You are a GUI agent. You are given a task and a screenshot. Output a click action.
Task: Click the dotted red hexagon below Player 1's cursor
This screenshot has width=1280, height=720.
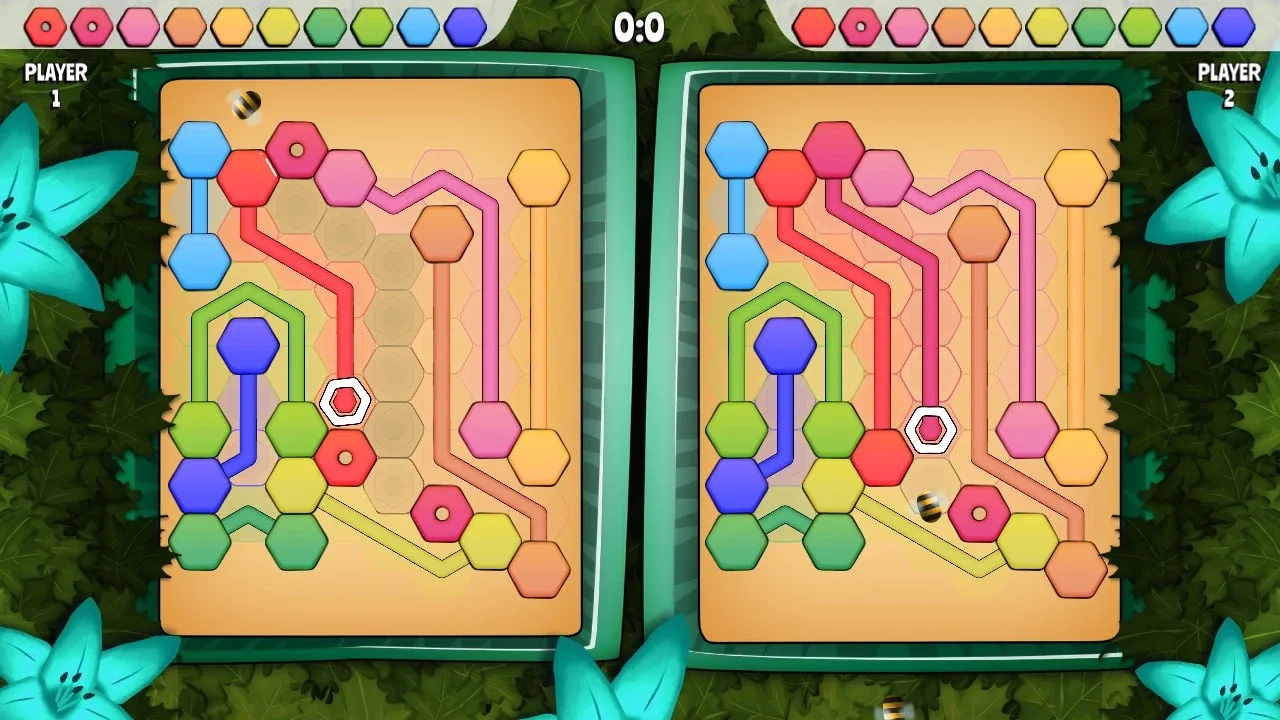tap(347, 459)
